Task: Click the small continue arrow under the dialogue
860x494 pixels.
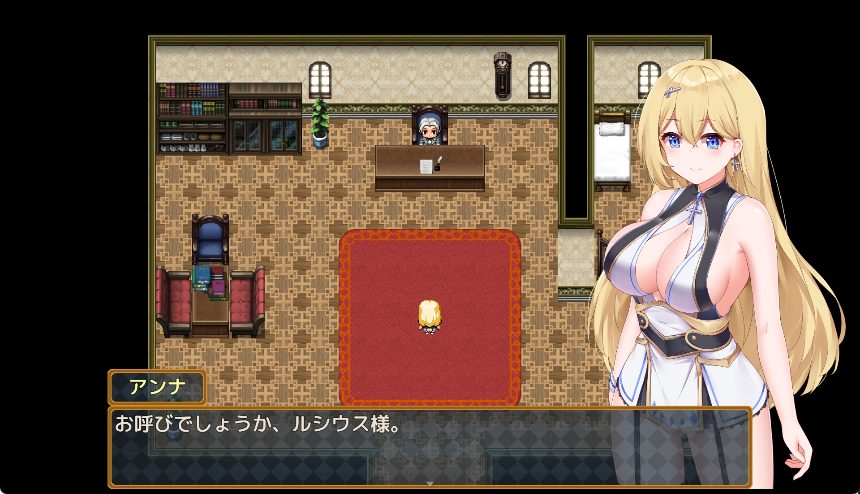Action: click(430, 483)
